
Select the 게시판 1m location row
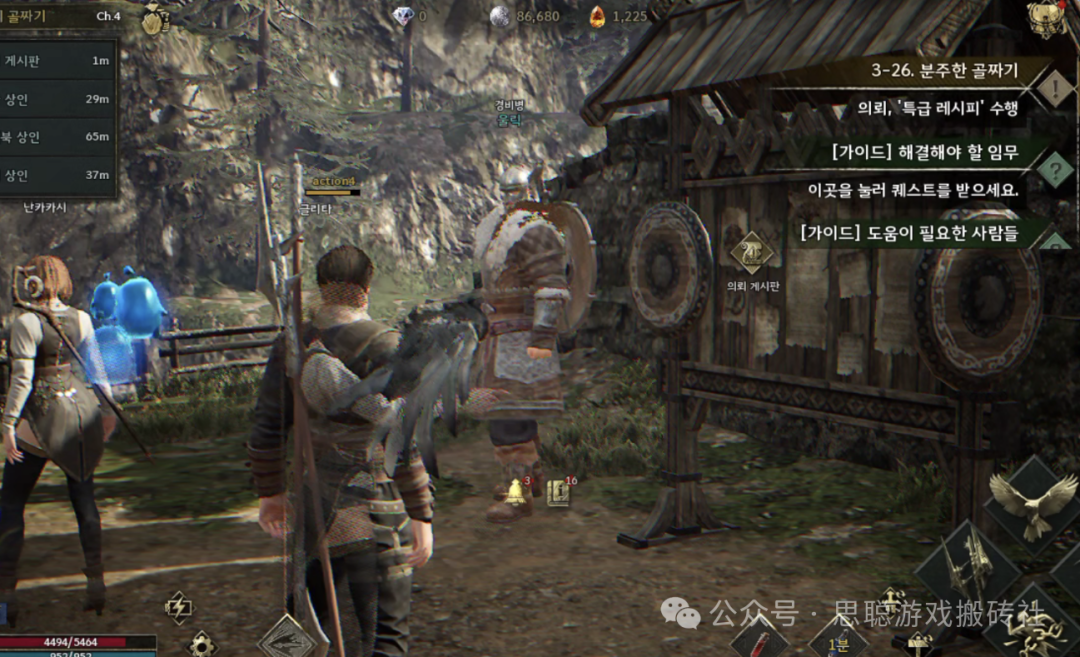[58, 60]
